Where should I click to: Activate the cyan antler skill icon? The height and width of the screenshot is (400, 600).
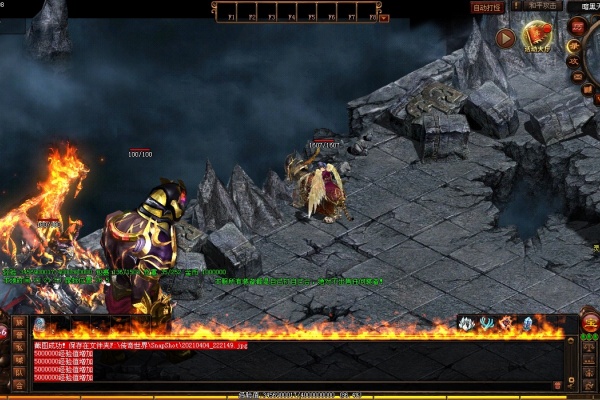coord(485,323)
